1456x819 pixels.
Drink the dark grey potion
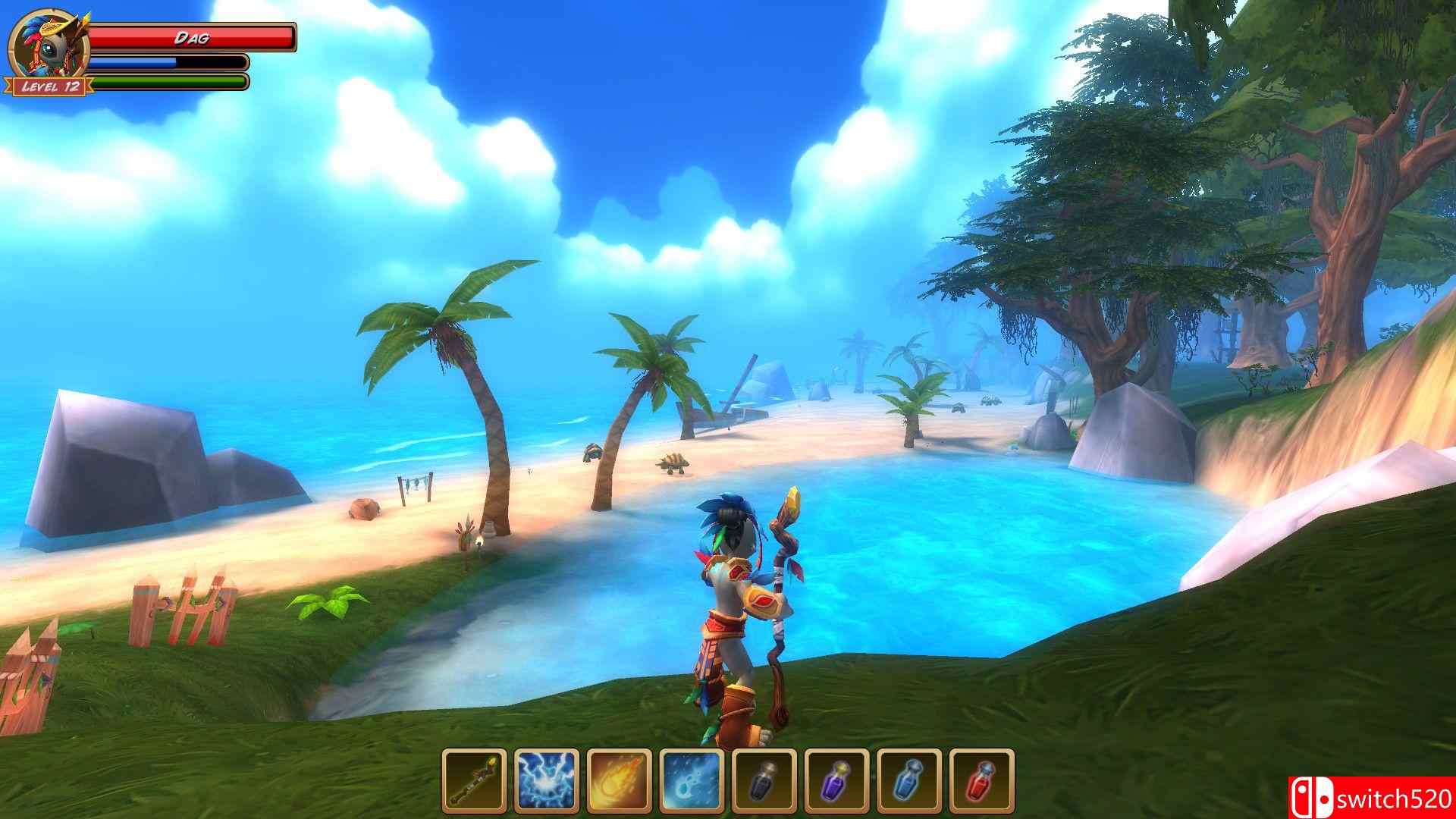pos(764,781)
